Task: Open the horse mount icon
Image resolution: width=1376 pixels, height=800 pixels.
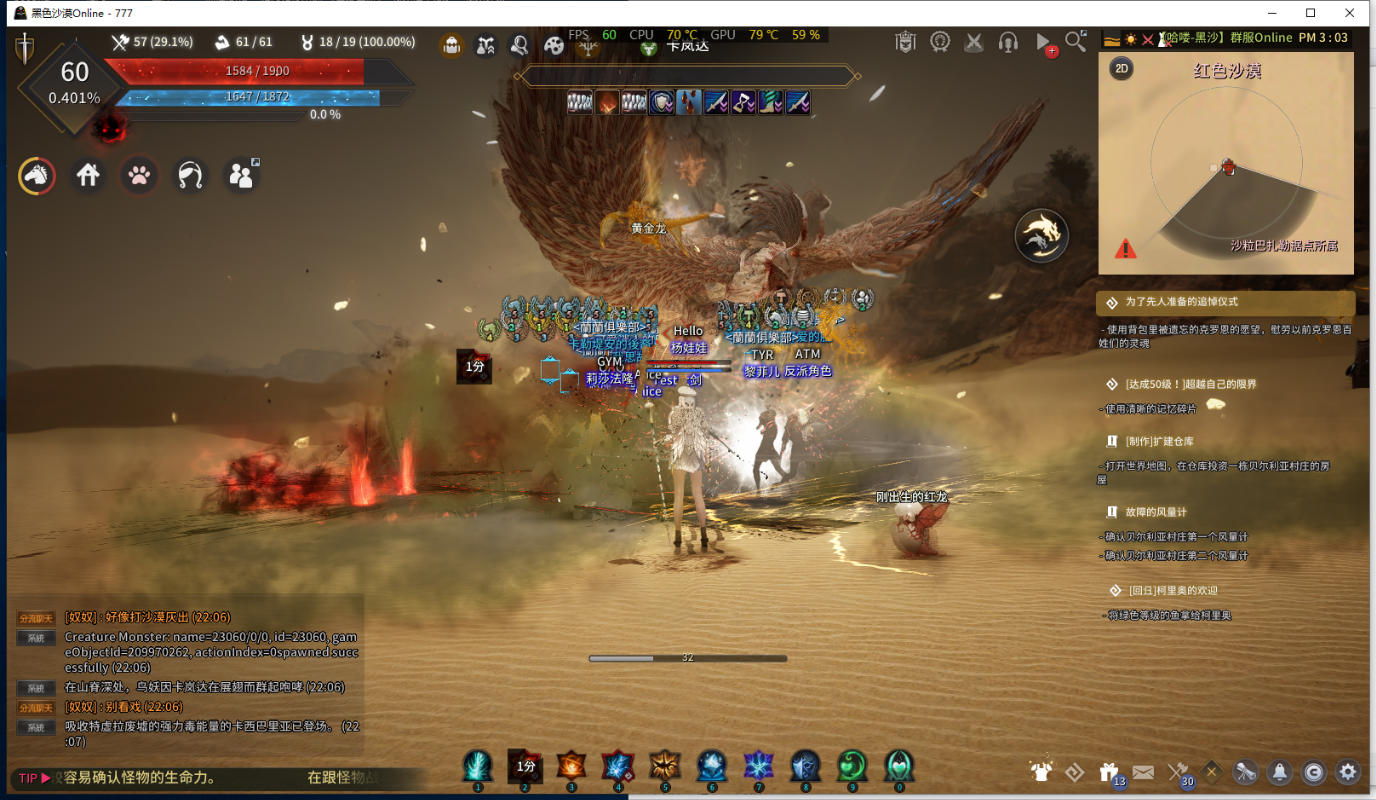Action: [x=36, y=176]
